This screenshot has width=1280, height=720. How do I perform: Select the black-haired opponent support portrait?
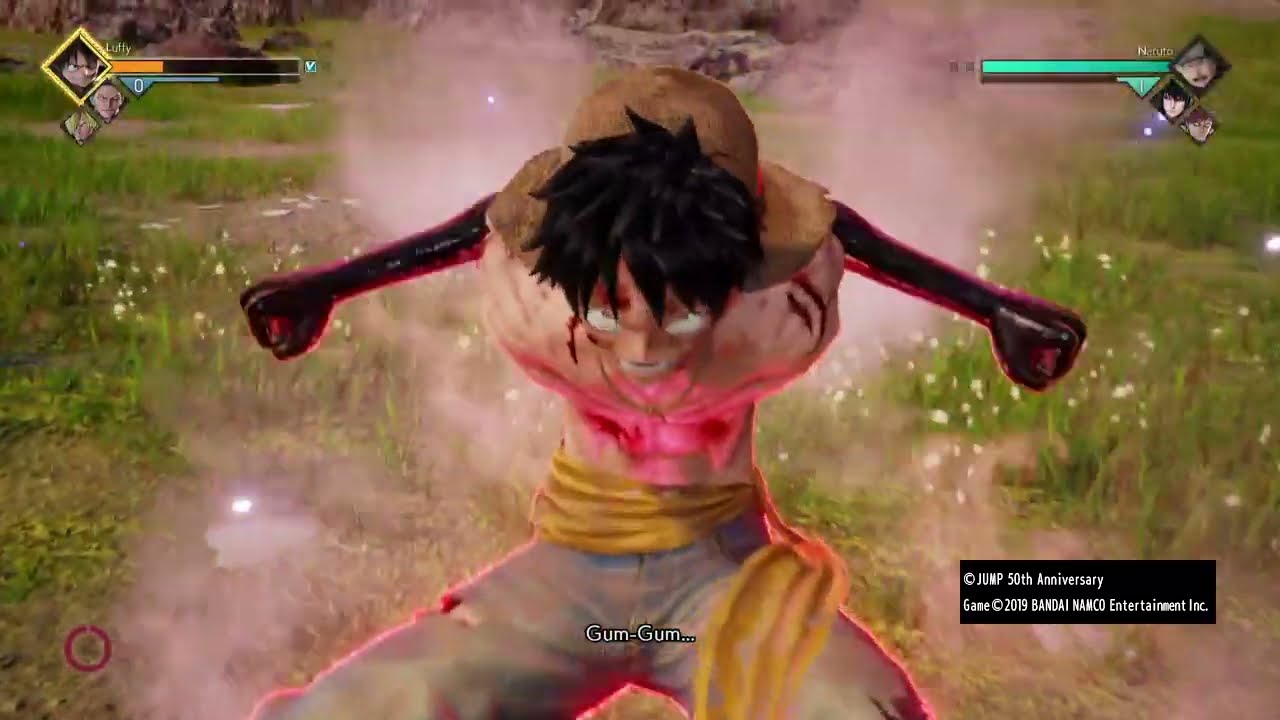[1173, 100]
